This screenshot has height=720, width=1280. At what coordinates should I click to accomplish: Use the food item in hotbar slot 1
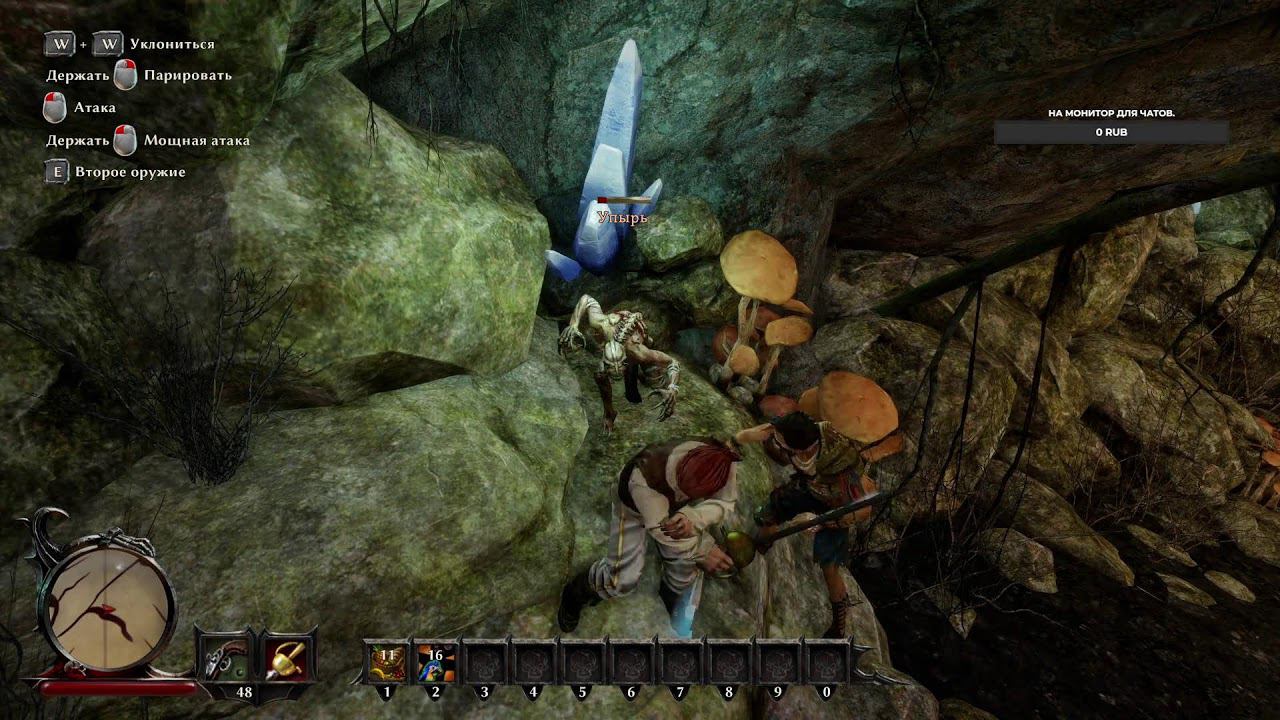(x=387, y=662)
